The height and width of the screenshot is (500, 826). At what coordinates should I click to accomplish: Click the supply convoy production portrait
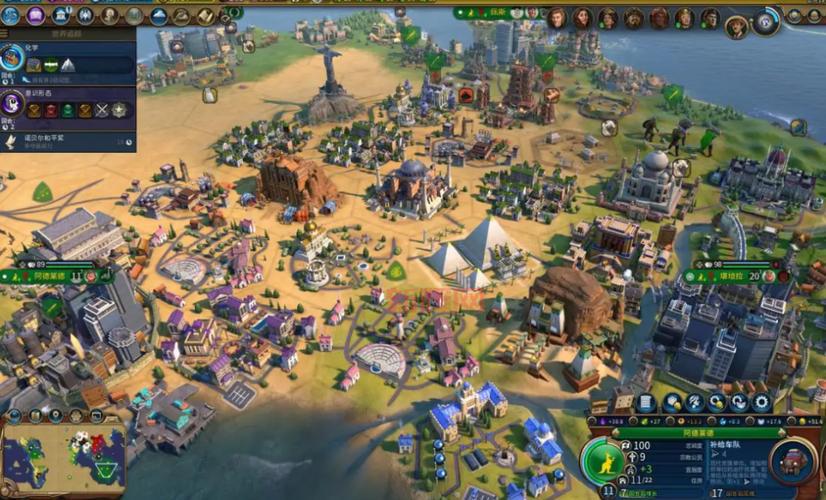click(795, 464)
